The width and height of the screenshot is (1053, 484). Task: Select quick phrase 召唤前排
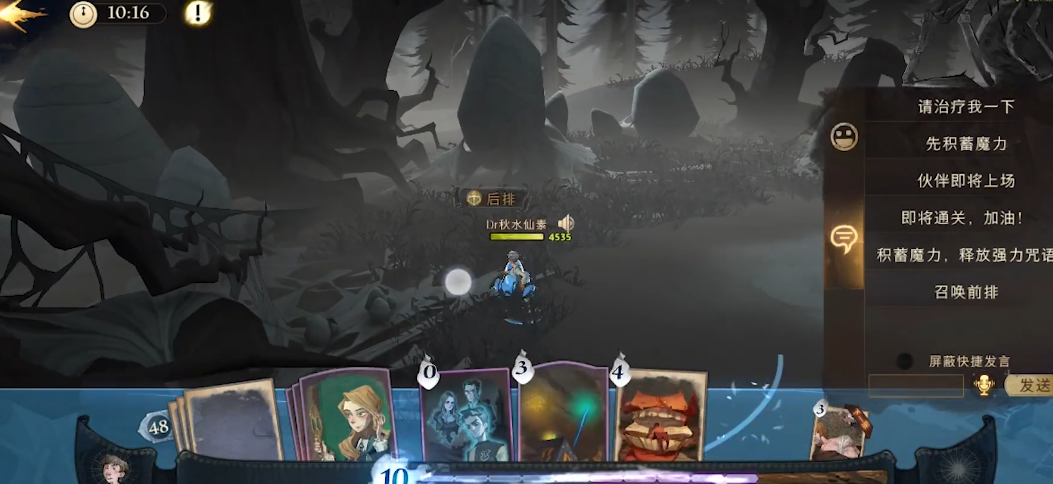pyautogui.click(x=952, y=292)
